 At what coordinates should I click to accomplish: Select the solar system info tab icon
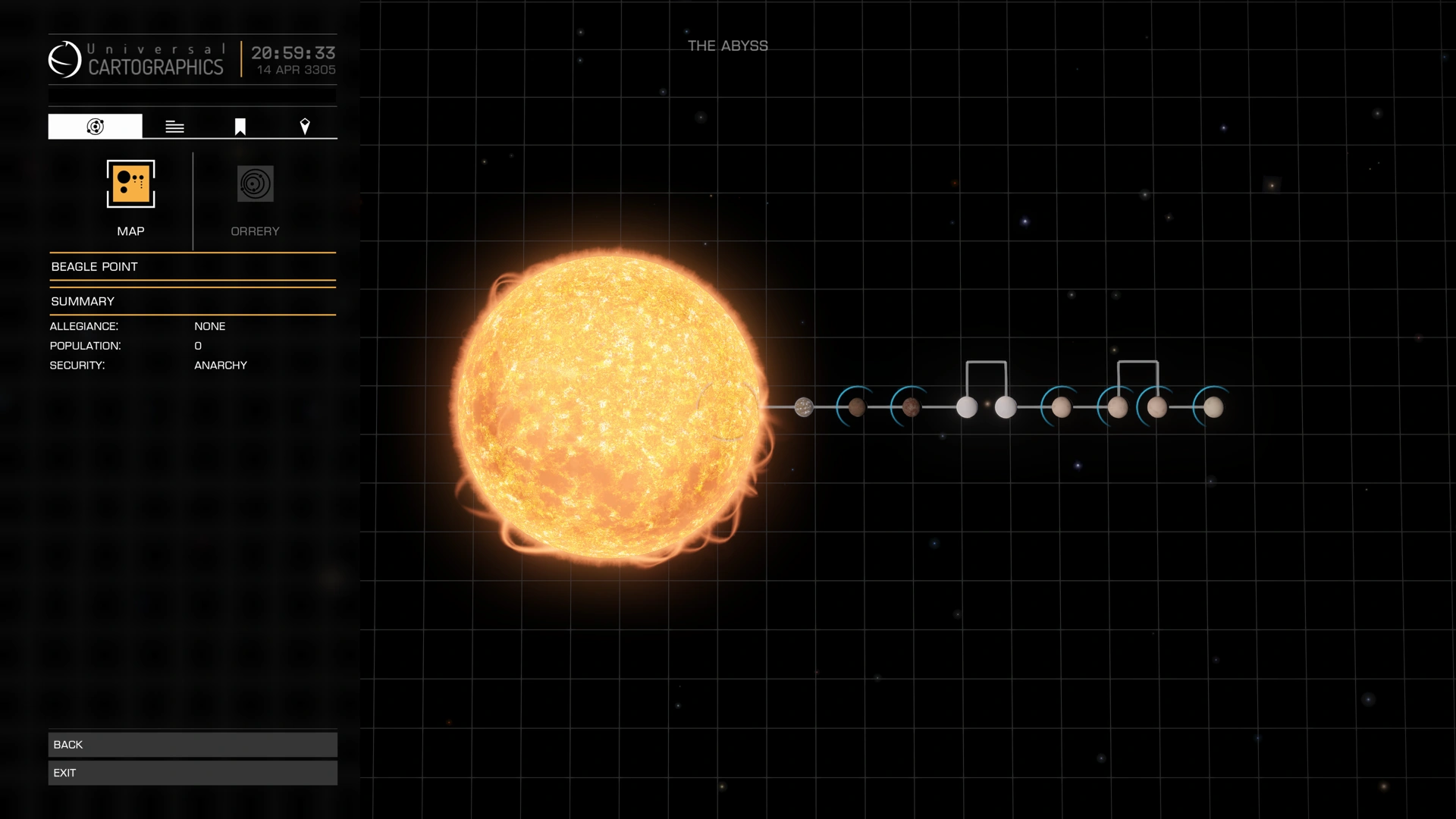pyautogui.click(x=94, y=126)
